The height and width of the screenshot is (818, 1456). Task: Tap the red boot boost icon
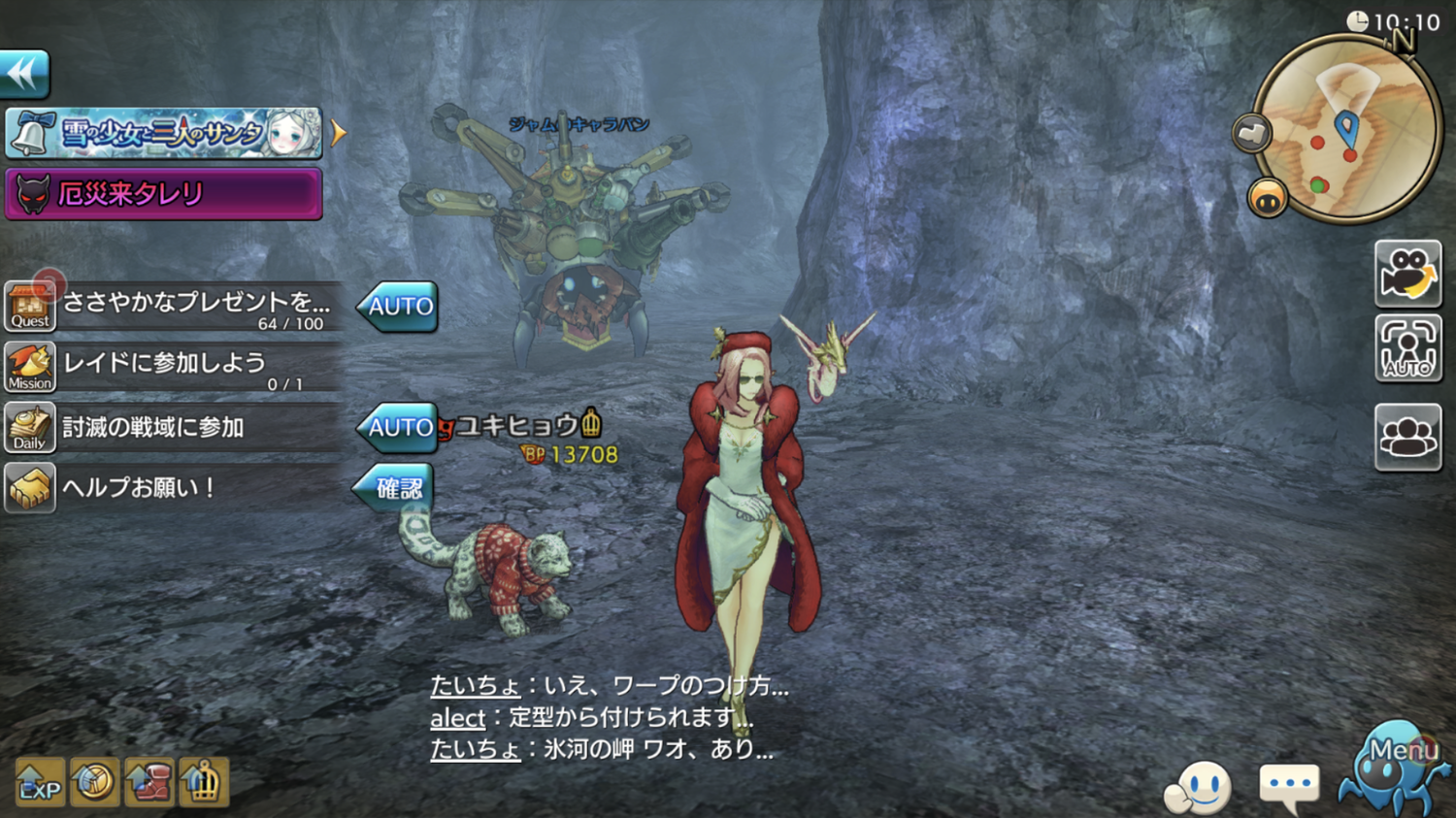pos(149,783)
